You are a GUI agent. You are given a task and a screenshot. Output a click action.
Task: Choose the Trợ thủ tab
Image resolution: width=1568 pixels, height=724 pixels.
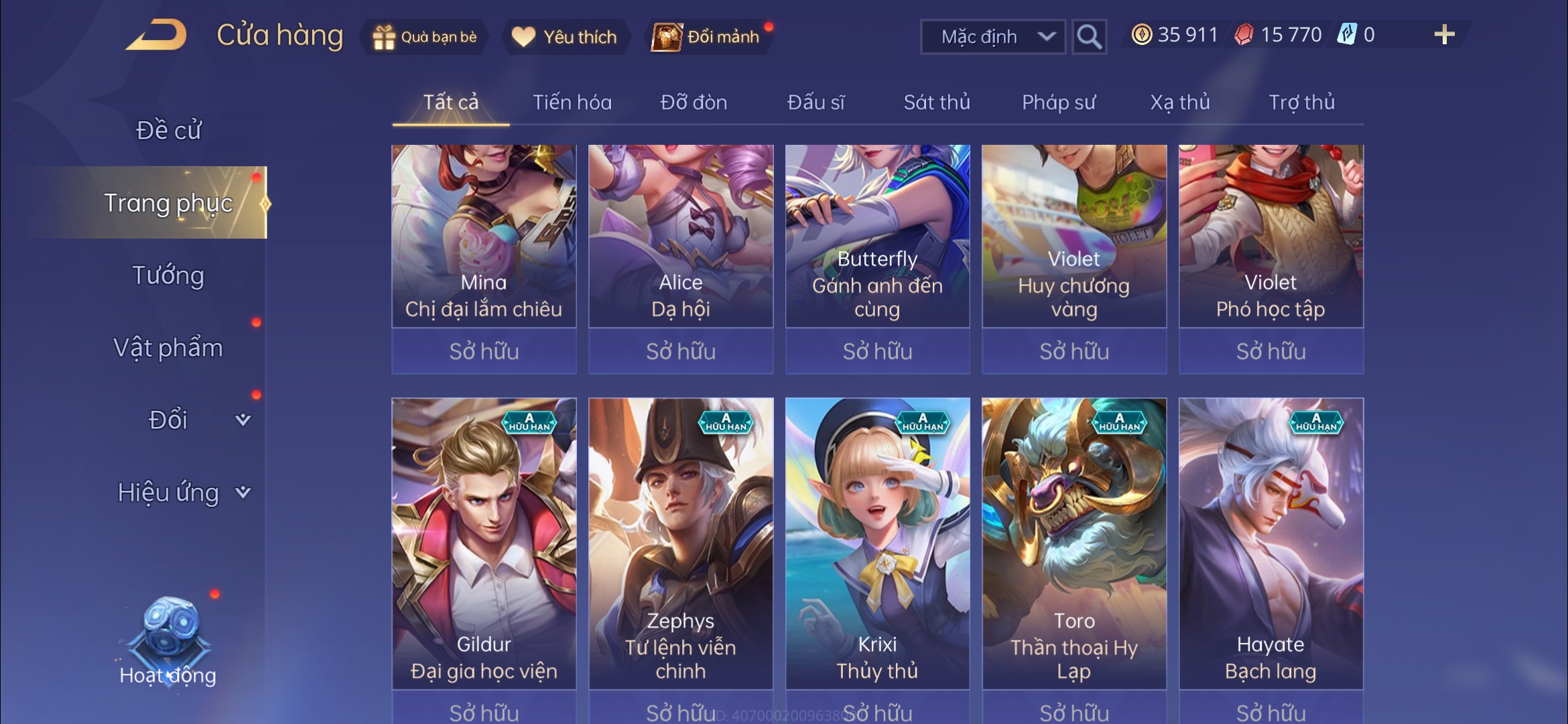click(x=1301, y=103)
